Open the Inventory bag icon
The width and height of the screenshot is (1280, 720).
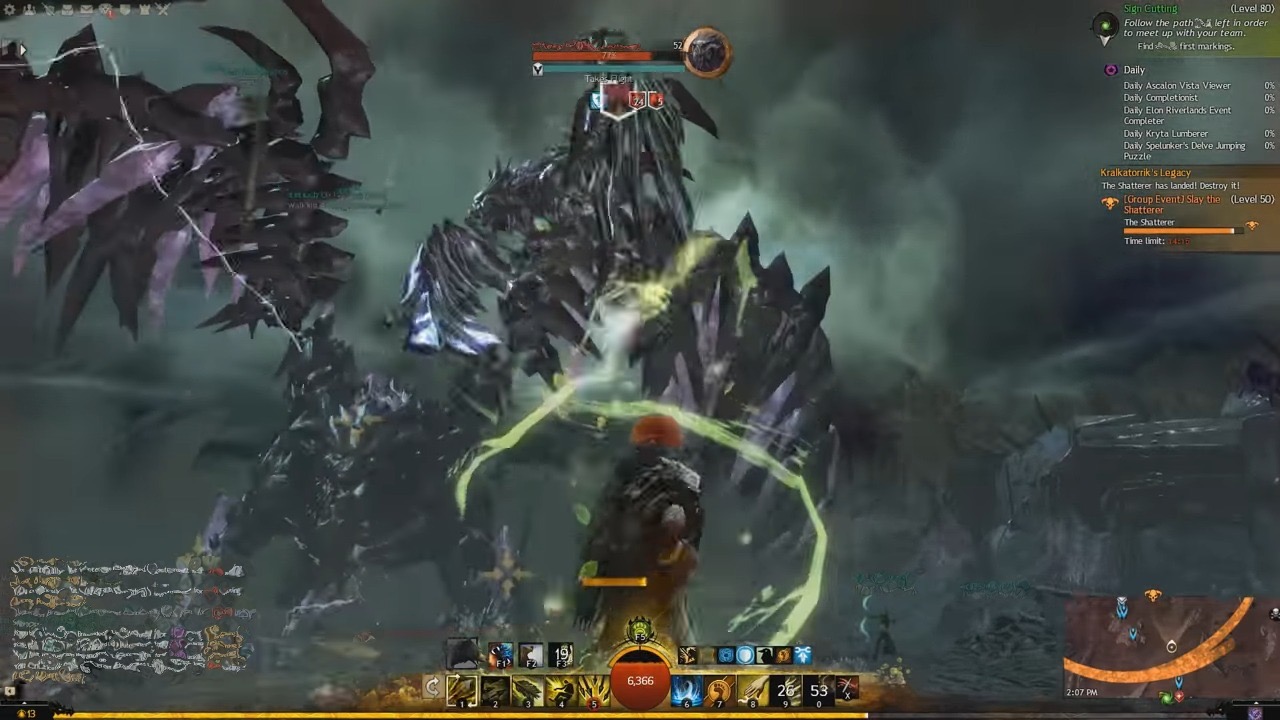[67, 10]
